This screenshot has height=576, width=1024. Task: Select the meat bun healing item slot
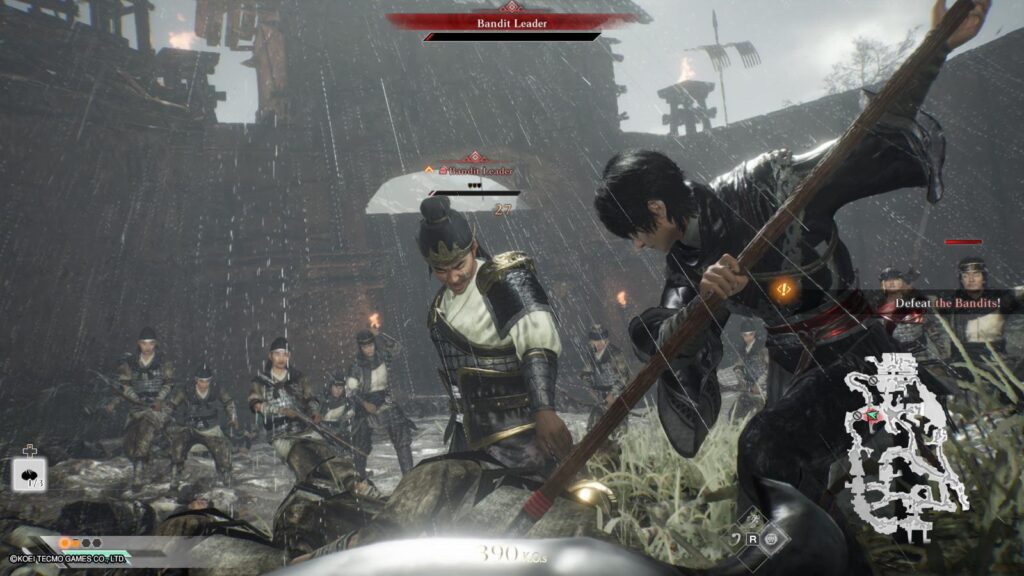pyautogui.click(x=30, y=473)
